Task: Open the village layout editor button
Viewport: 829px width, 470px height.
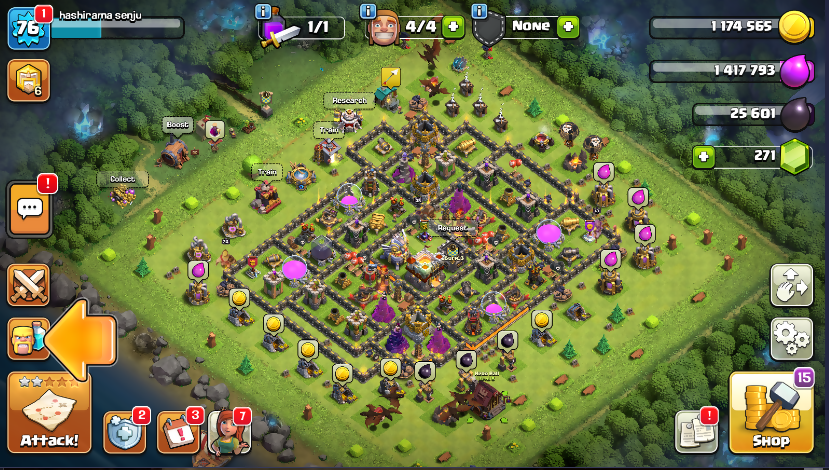Action: [x=791, y=285]
